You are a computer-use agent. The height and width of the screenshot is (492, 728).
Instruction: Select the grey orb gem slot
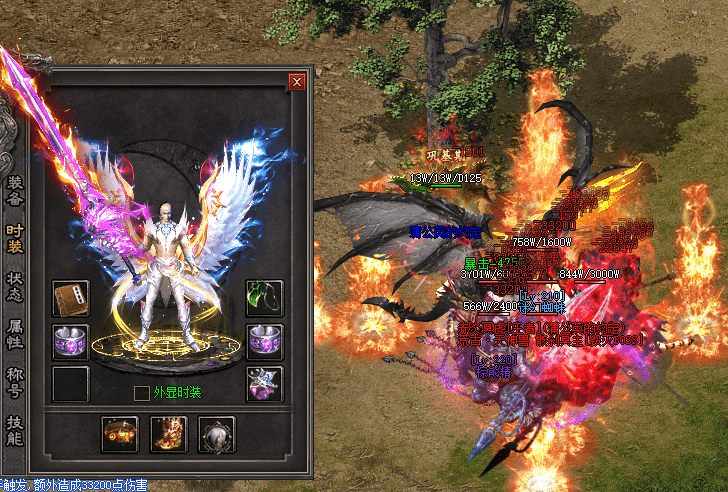(x=216, y=435)
